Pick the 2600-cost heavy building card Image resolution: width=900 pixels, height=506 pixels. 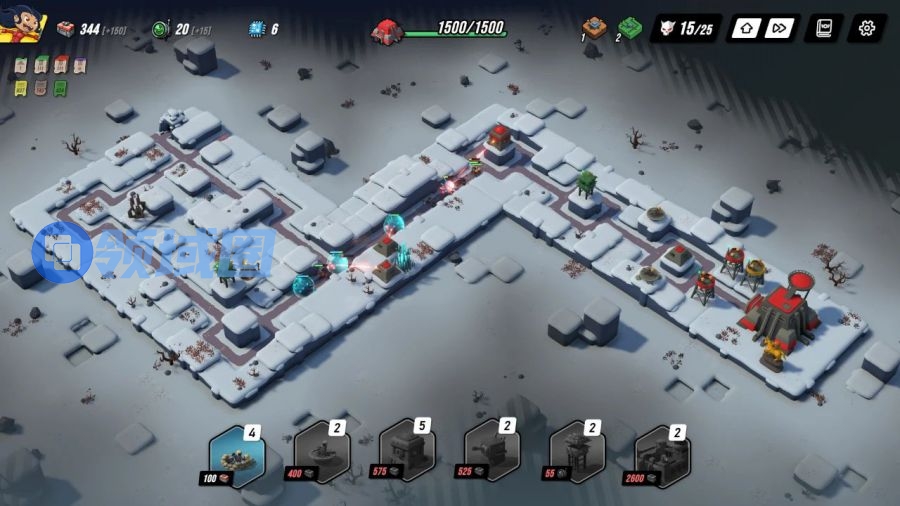pos(662,456)
